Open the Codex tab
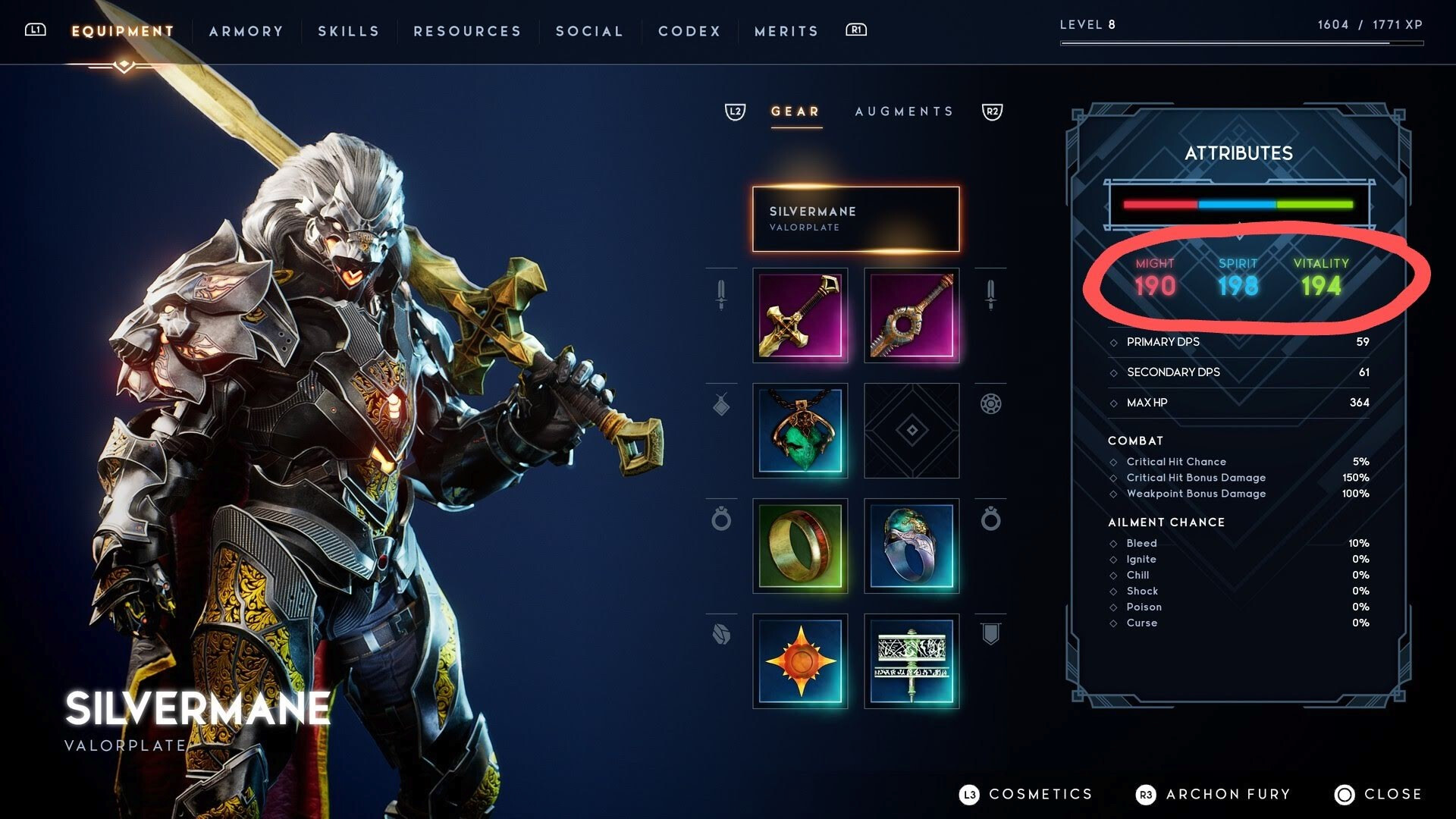Viewport: 1456px width, 819px height. pos(689,31)
